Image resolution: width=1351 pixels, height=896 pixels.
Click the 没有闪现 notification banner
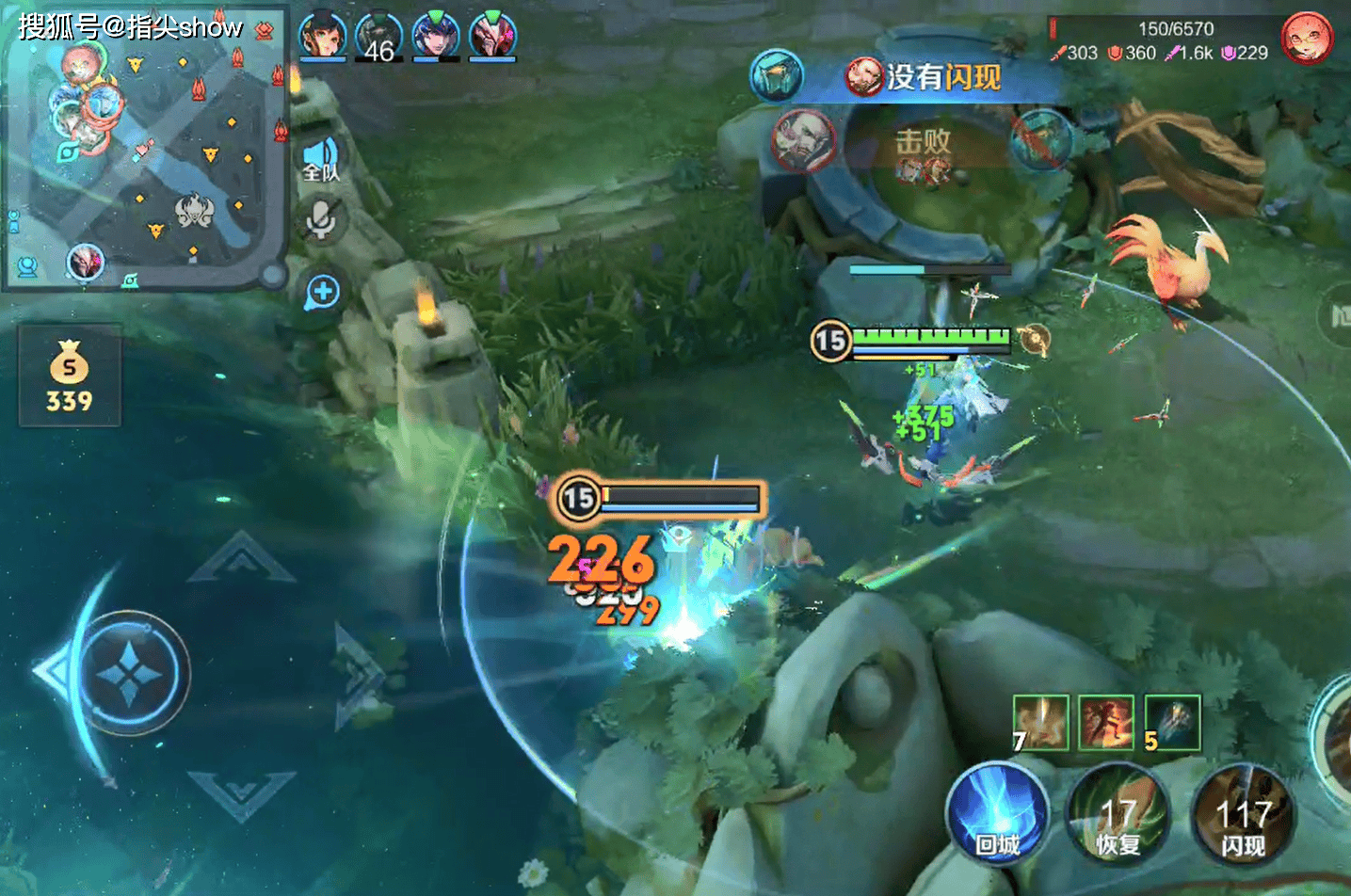click(x=927, y=77)
